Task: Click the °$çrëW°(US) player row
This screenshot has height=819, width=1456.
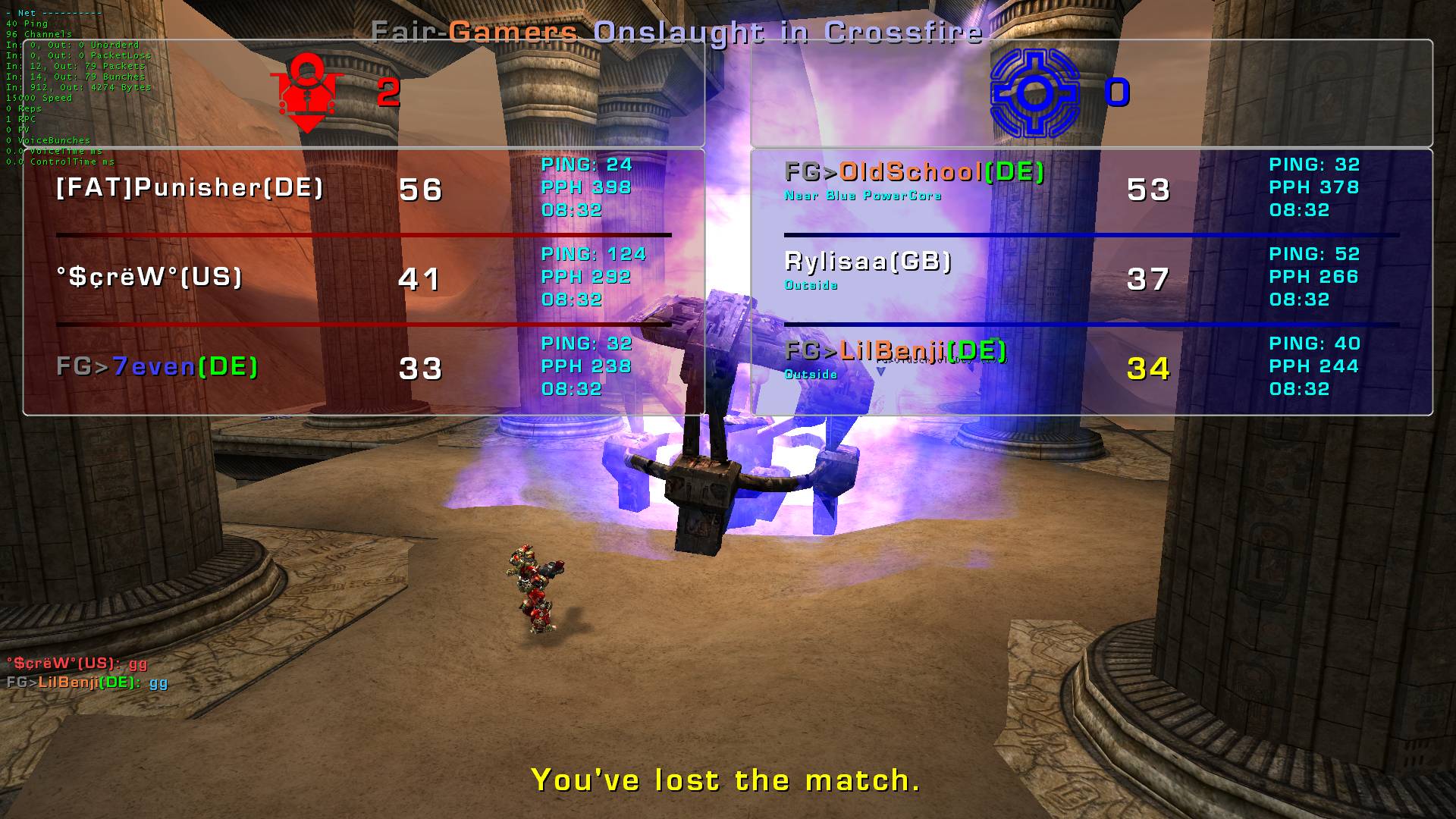Action: coord(149,278)
